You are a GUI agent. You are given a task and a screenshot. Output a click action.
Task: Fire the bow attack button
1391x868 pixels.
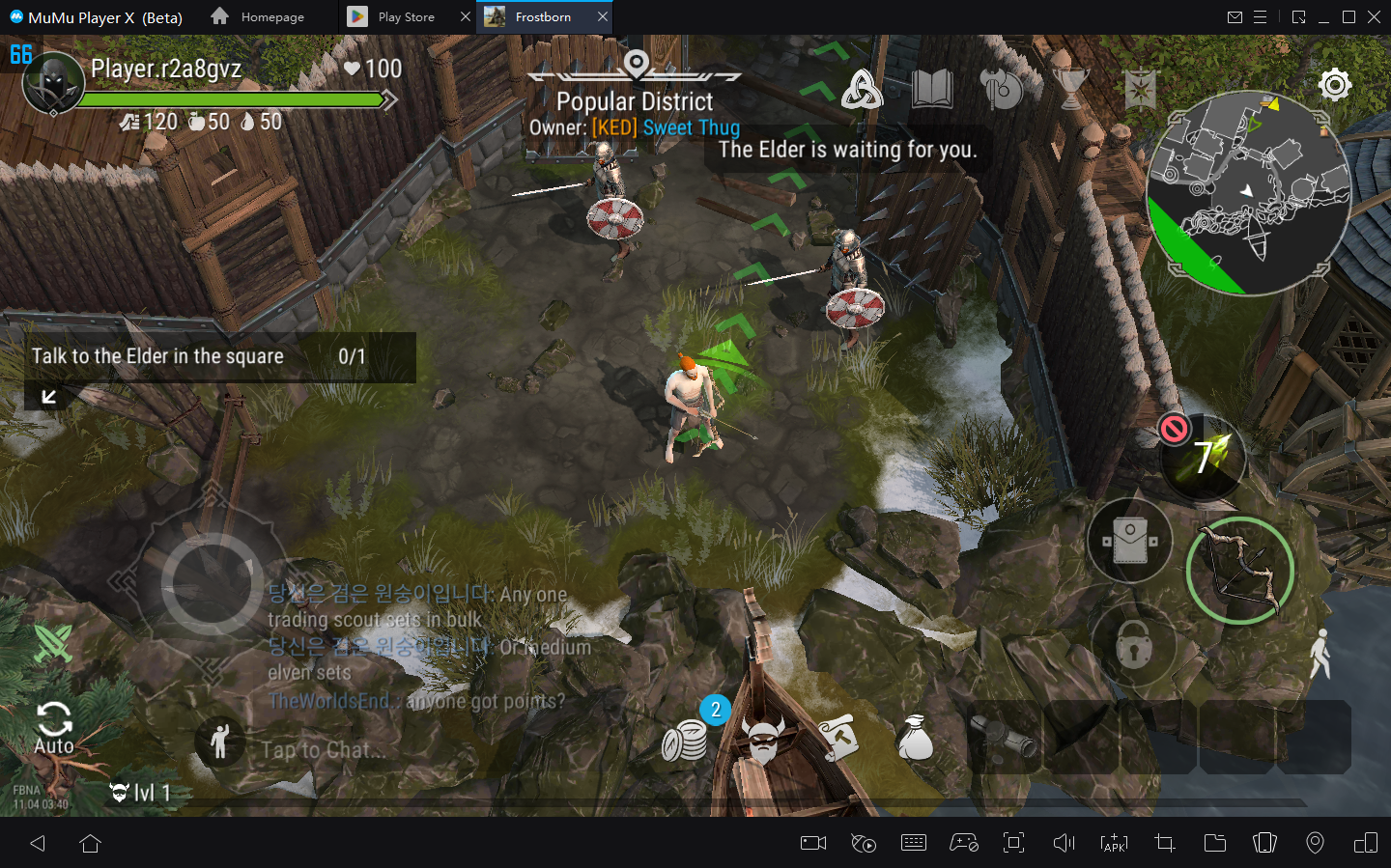(x=1239, y=570)
